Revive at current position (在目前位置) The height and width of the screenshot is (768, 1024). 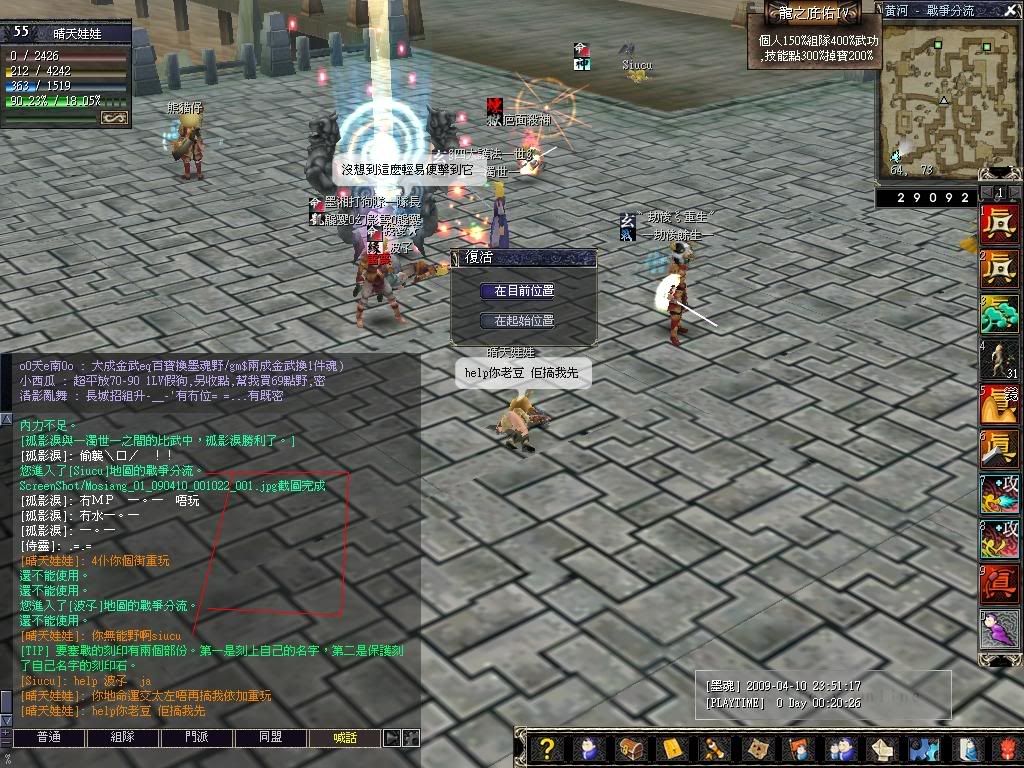pyautogui.click(x=523, y=291)
